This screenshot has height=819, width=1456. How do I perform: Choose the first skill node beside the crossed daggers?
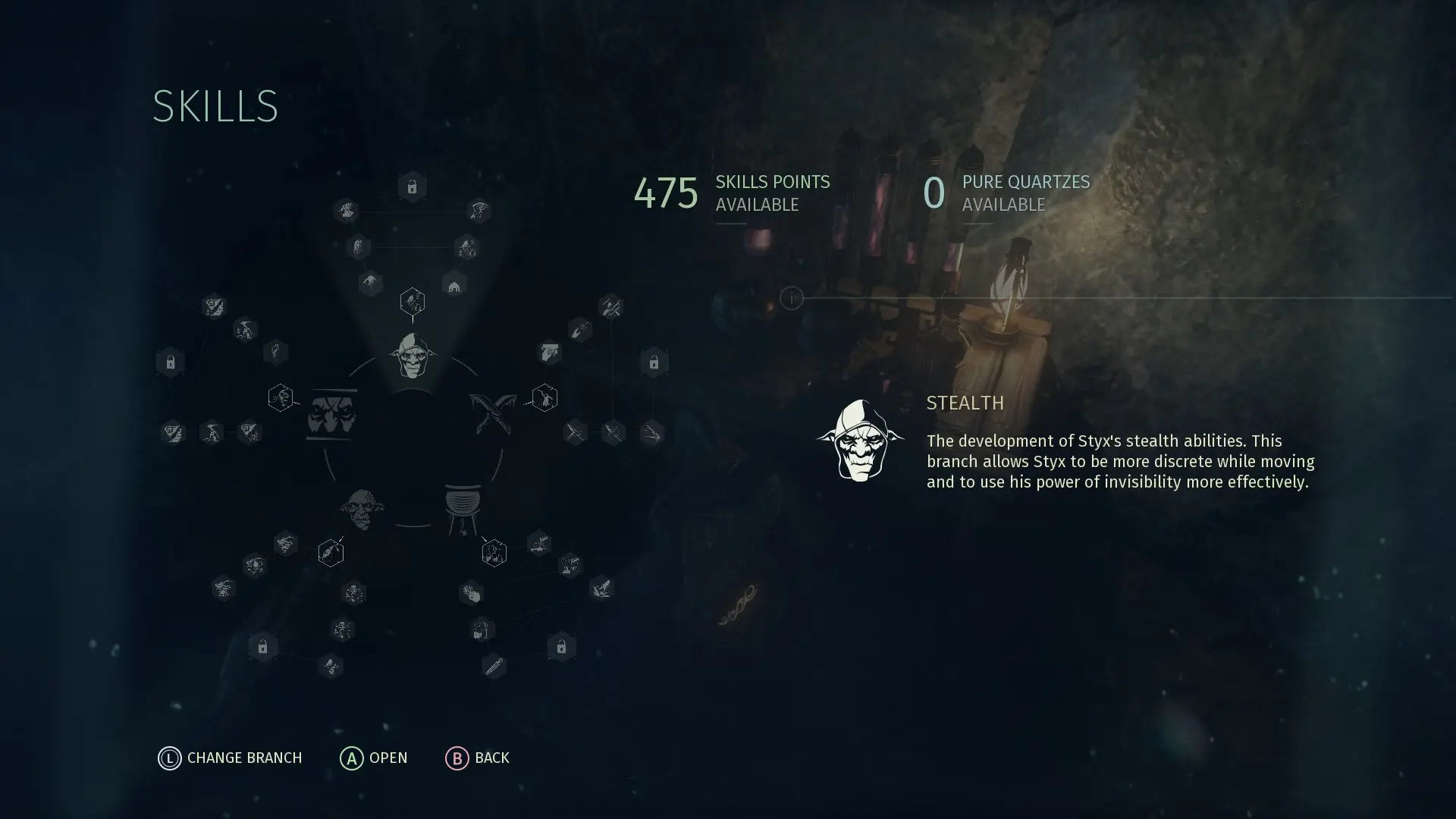click(x=544, y=397)
